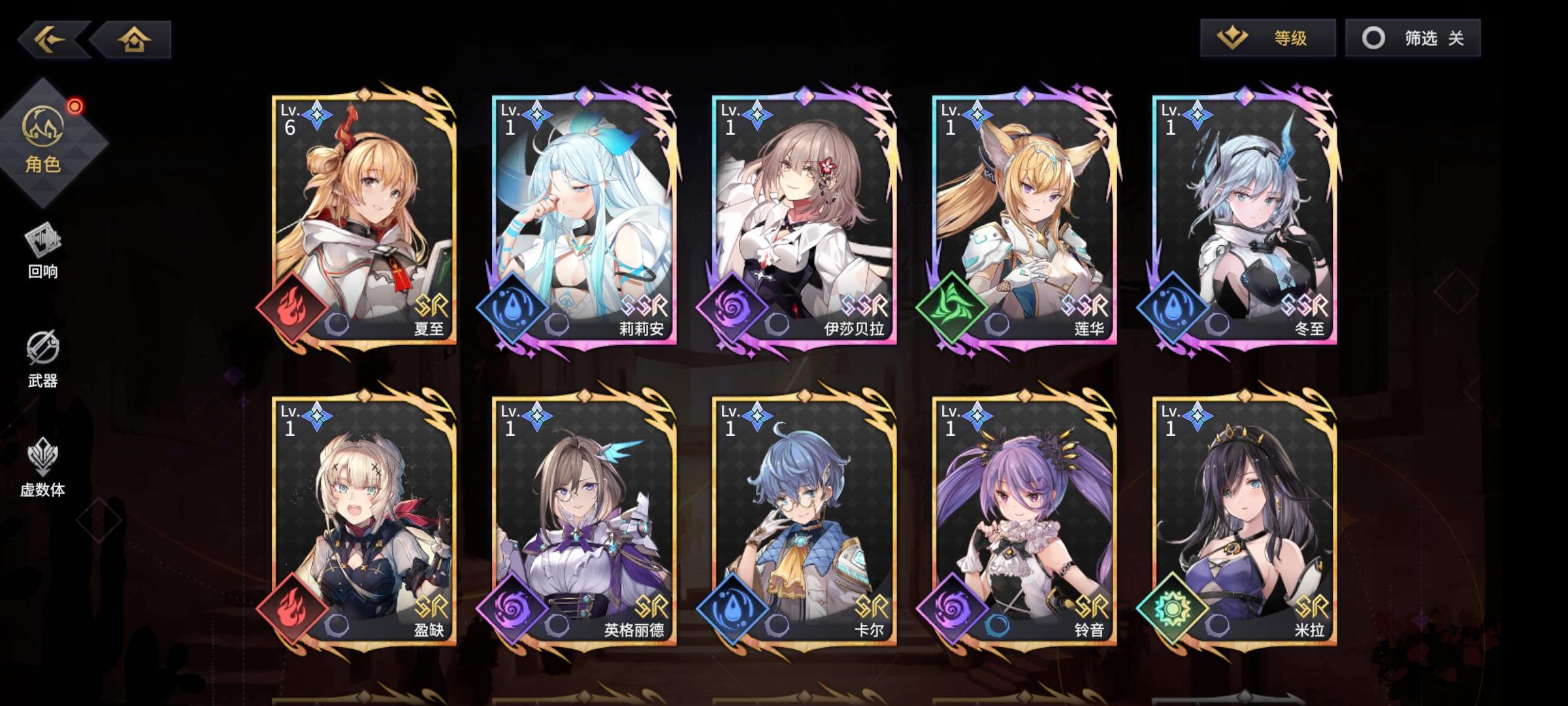The width and height of the screenshot is (1568, 706).
Task: Click the red notification dot on 角色
Action: 76,105
